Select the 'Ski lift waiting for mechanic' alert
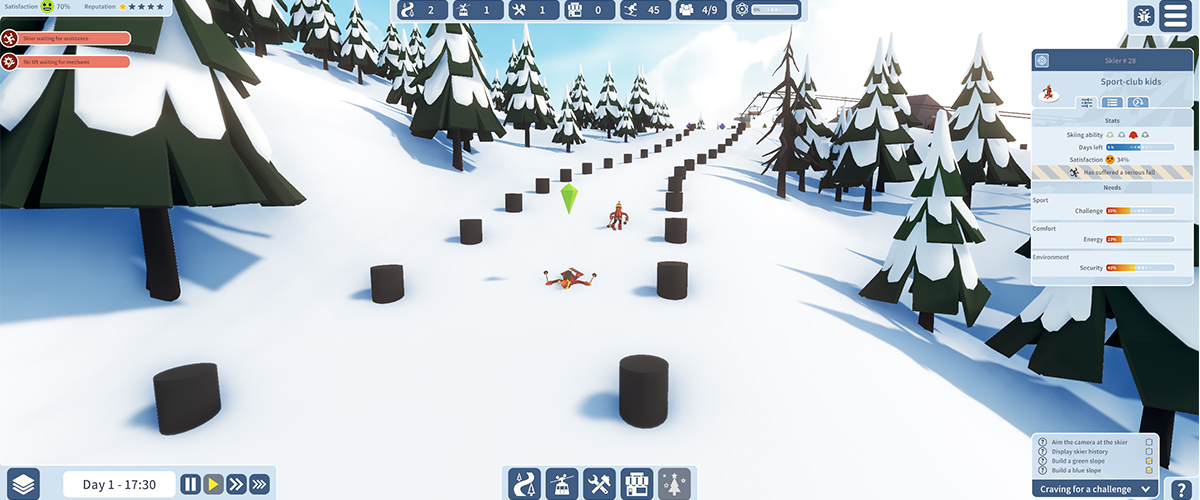 coord(66,62)
